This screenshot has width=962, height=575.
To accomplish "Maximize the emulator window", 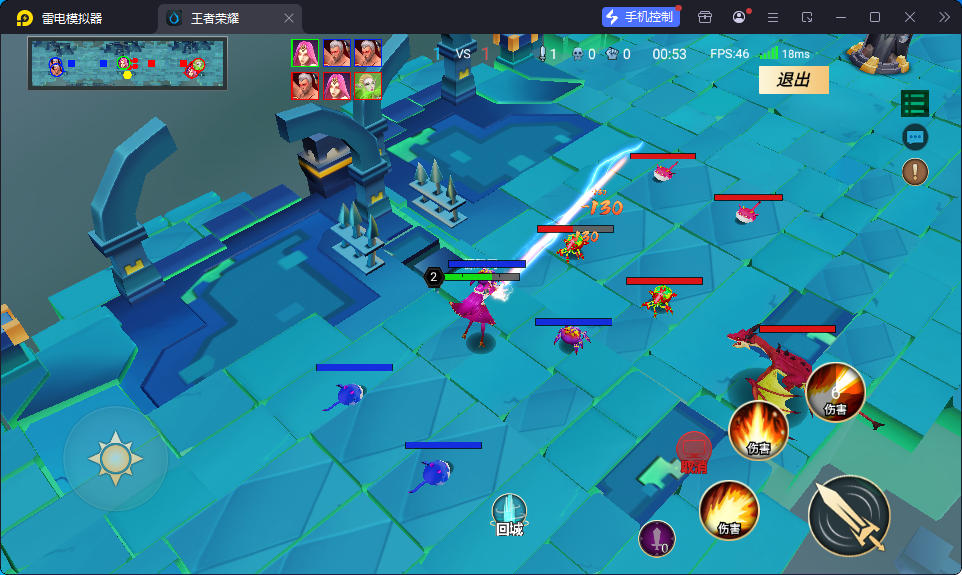I will pyautogui.click(x=875, y=17).
